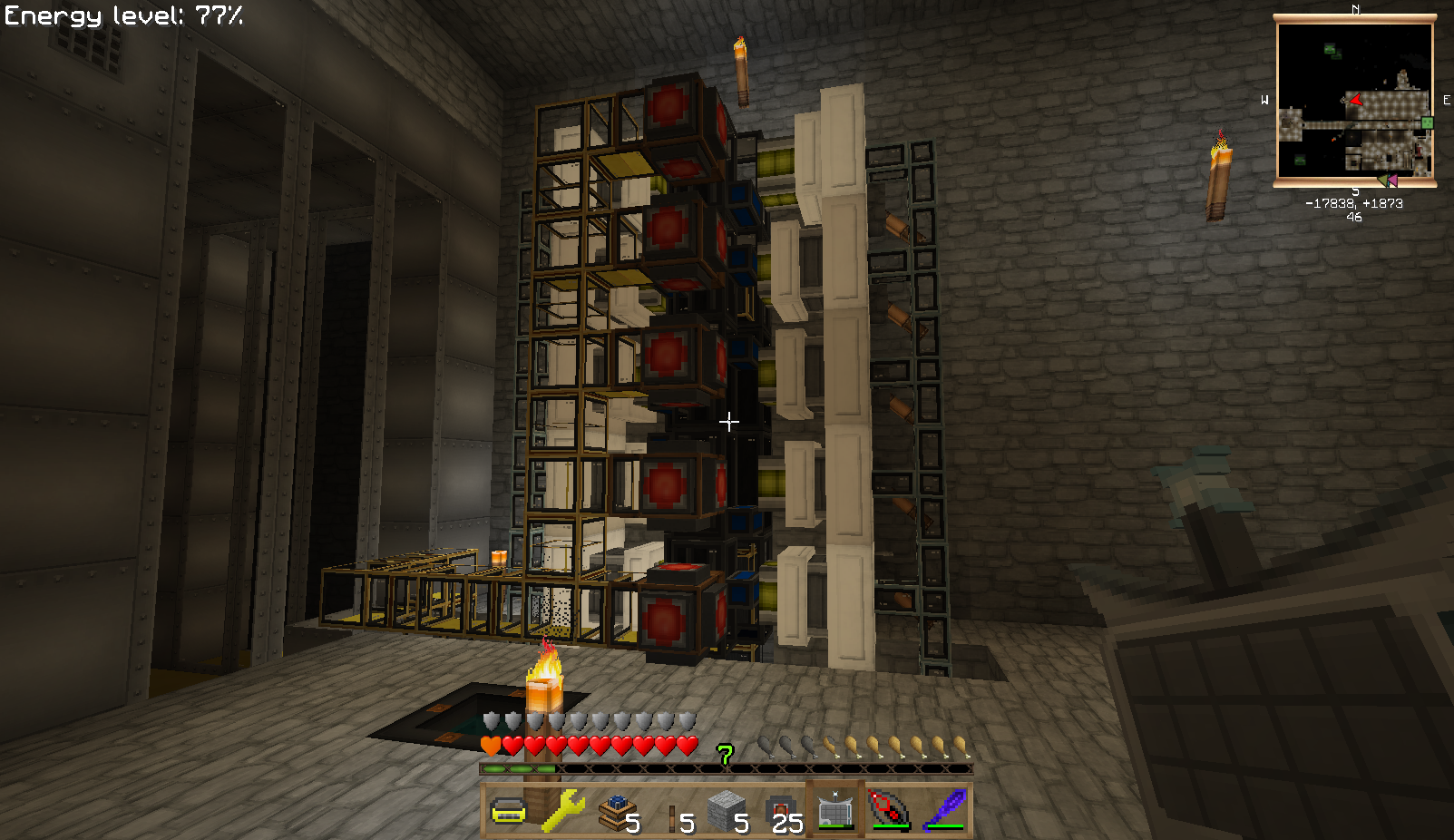Click the green question mark icon

point(725,755)
